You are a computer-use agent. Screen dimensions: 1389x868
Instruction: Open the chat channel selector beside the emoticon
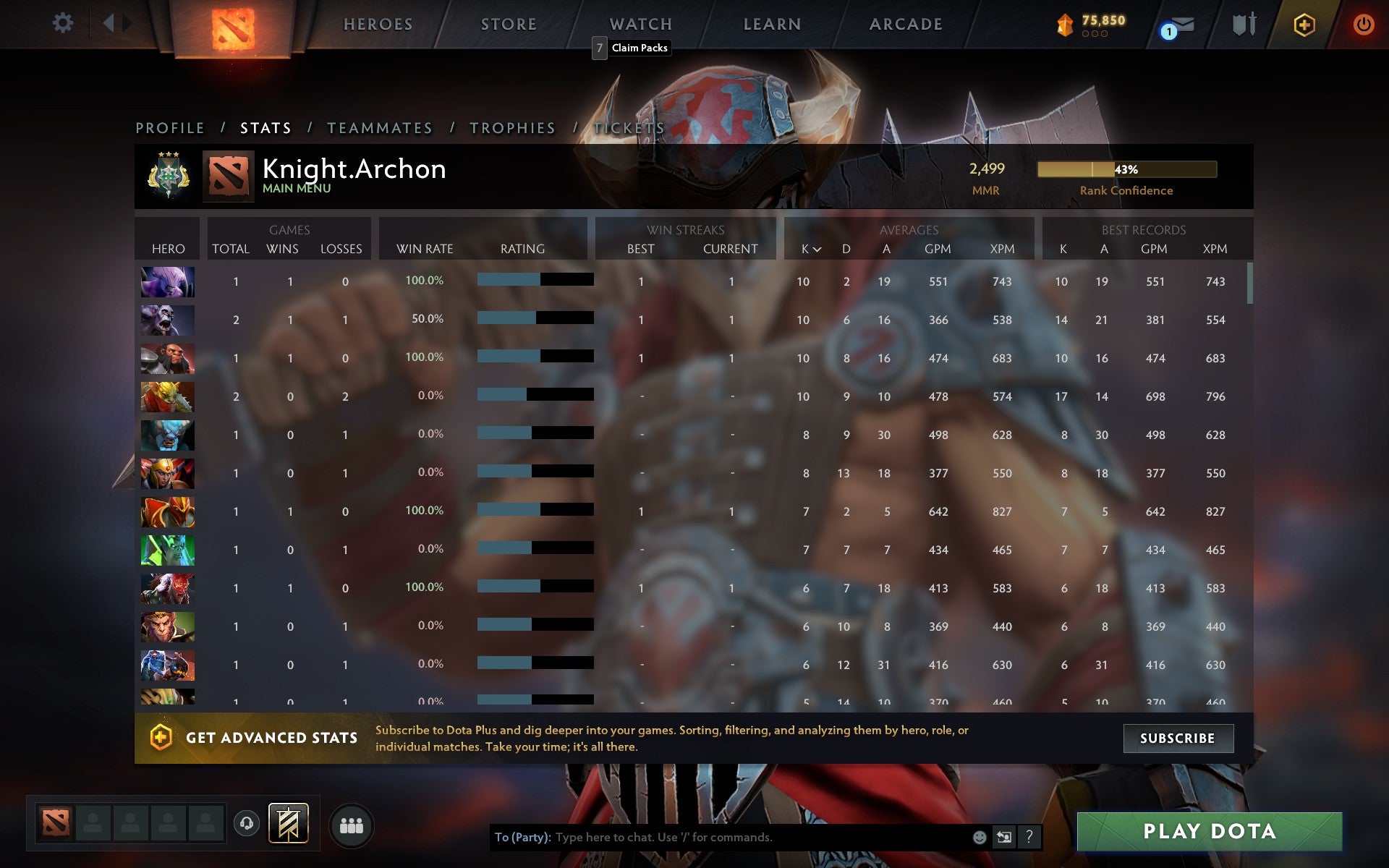(1003, 838)
